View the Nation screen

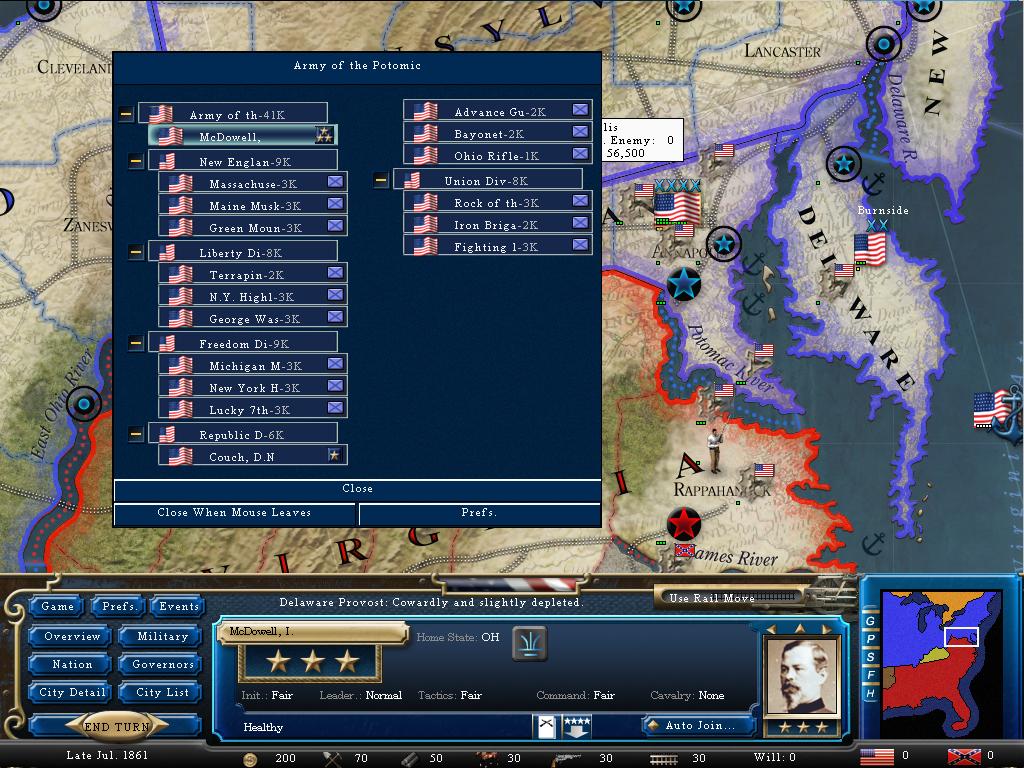[72, 664]
